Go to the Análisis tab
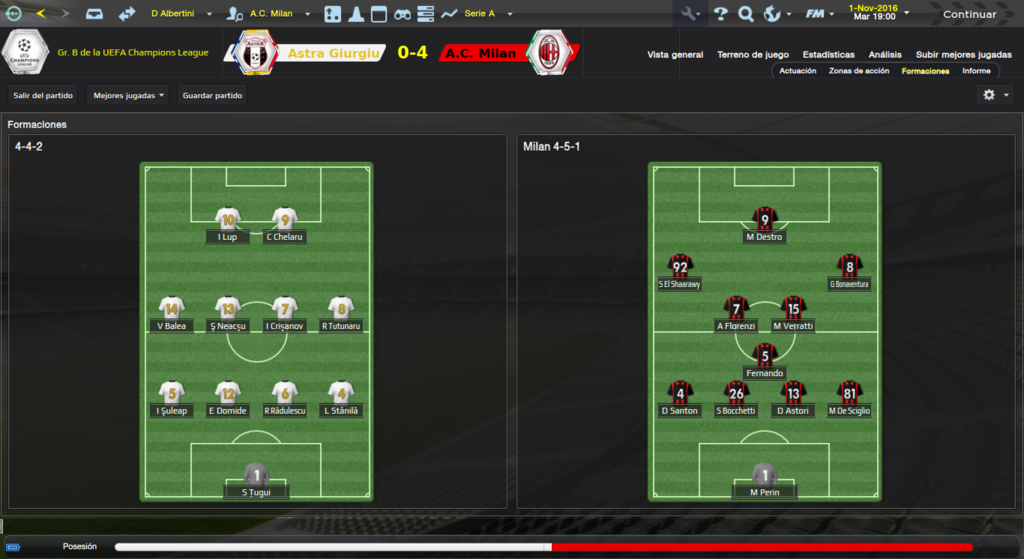The image size is (1024, 559). click(885, 54)
